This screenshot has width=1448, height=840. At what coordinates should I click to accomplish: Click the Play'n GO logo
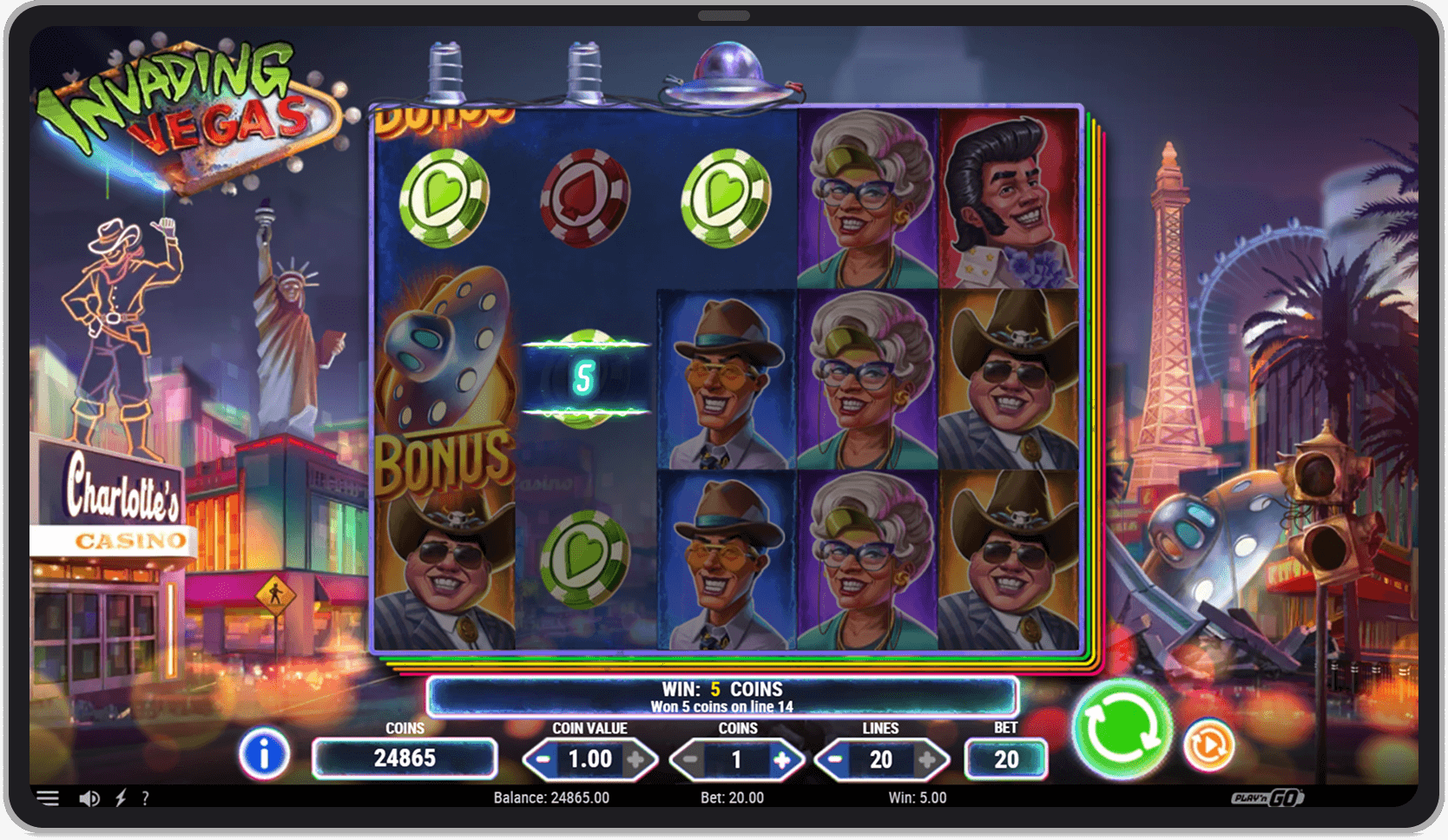(1266, 797)
